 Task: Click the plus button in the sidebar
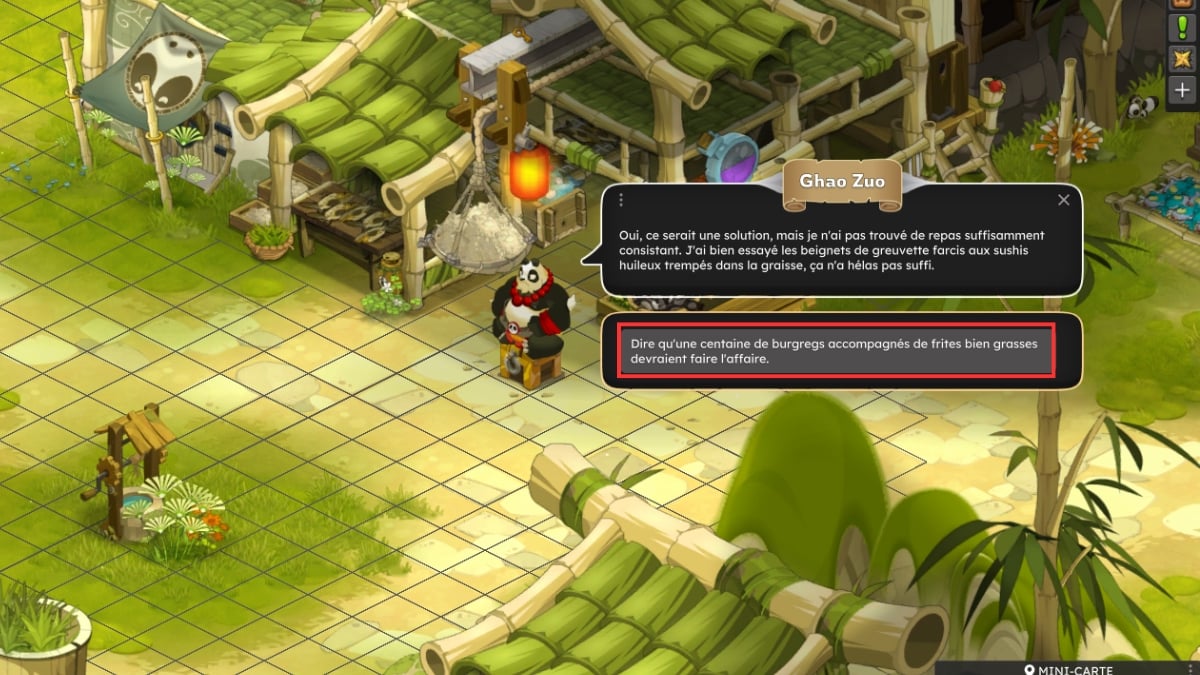(x=1183, y=89)
